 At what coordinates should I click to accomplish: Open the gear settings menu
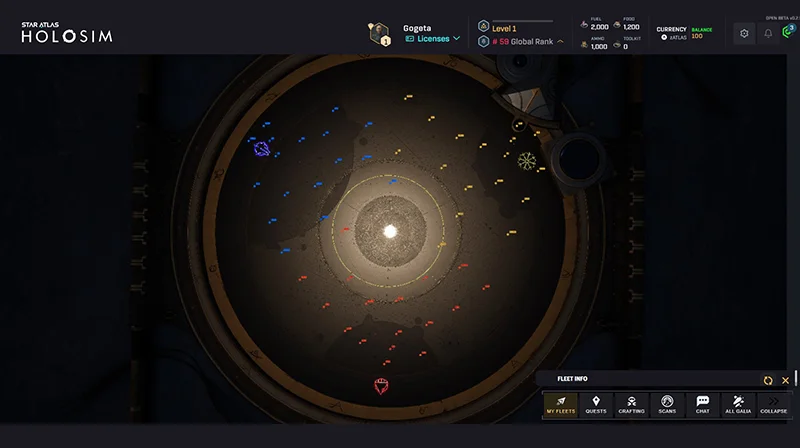(x=744, y=33)
